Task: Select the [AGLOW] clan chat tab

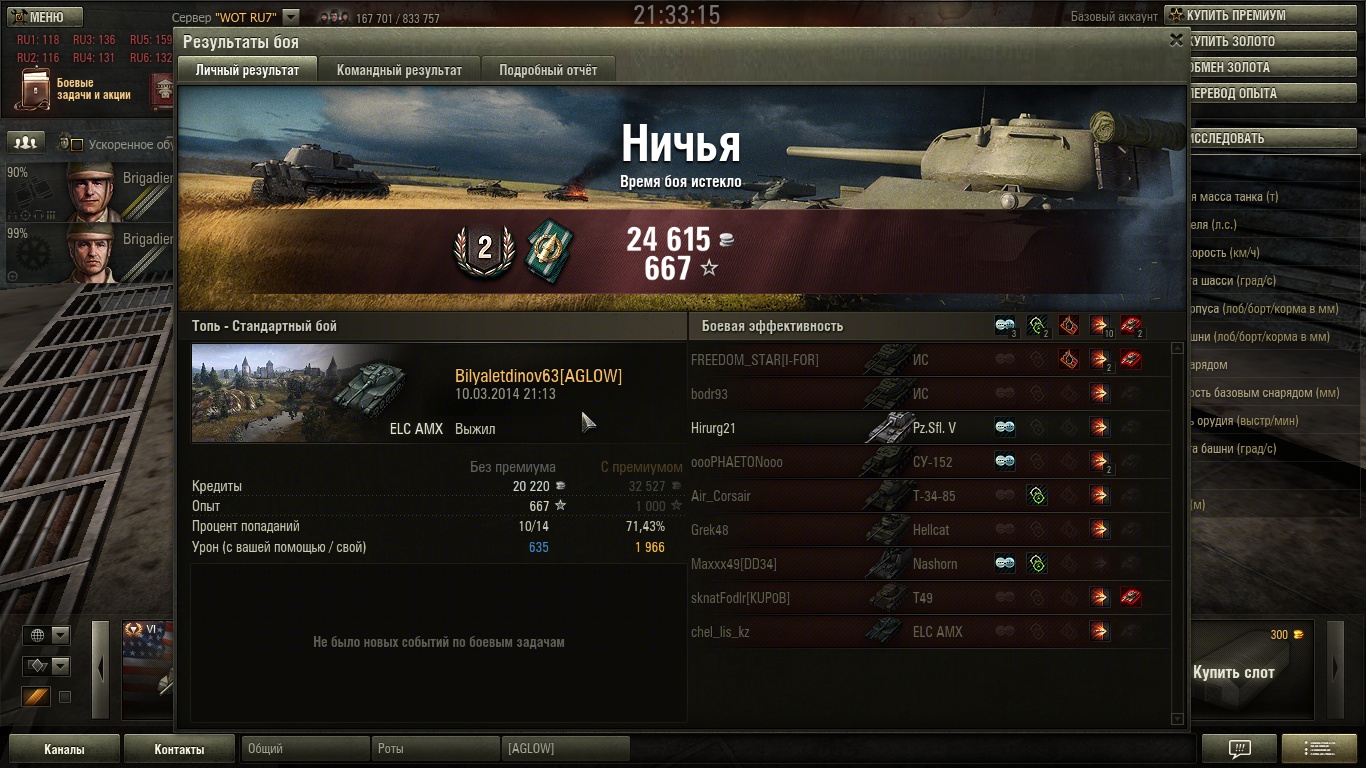Action: pos(565,749)
